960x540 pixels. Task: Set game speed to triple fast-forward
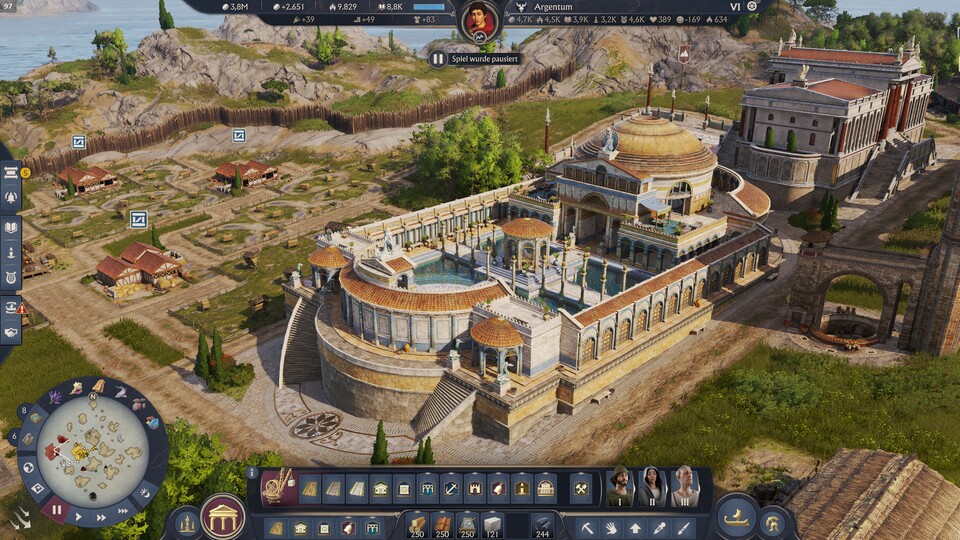[x=124, y=510]
